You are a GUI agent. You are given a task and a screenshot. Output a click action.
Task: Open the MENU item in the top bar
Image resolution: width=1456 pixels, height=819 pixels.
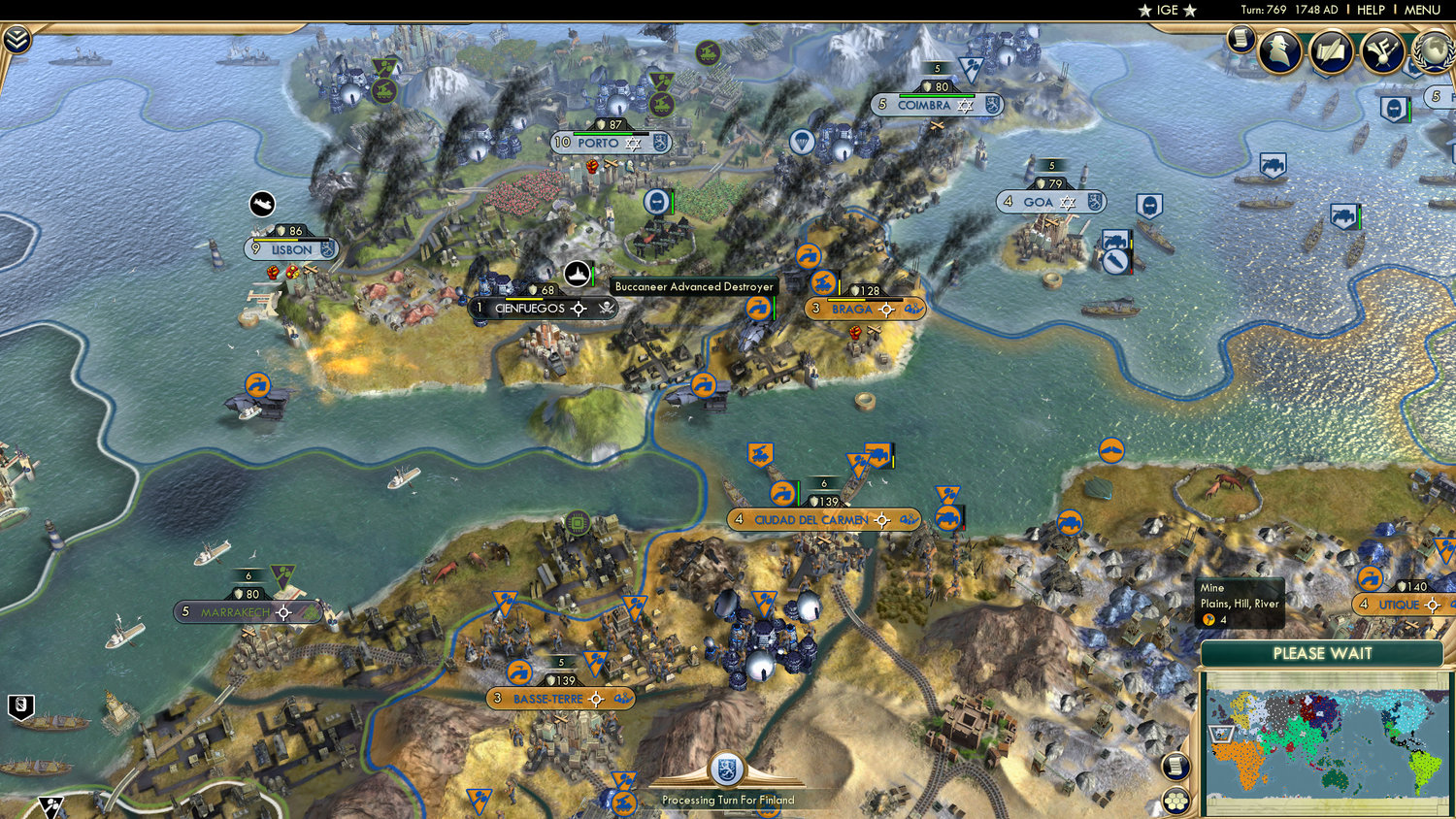pos(1421,10)
